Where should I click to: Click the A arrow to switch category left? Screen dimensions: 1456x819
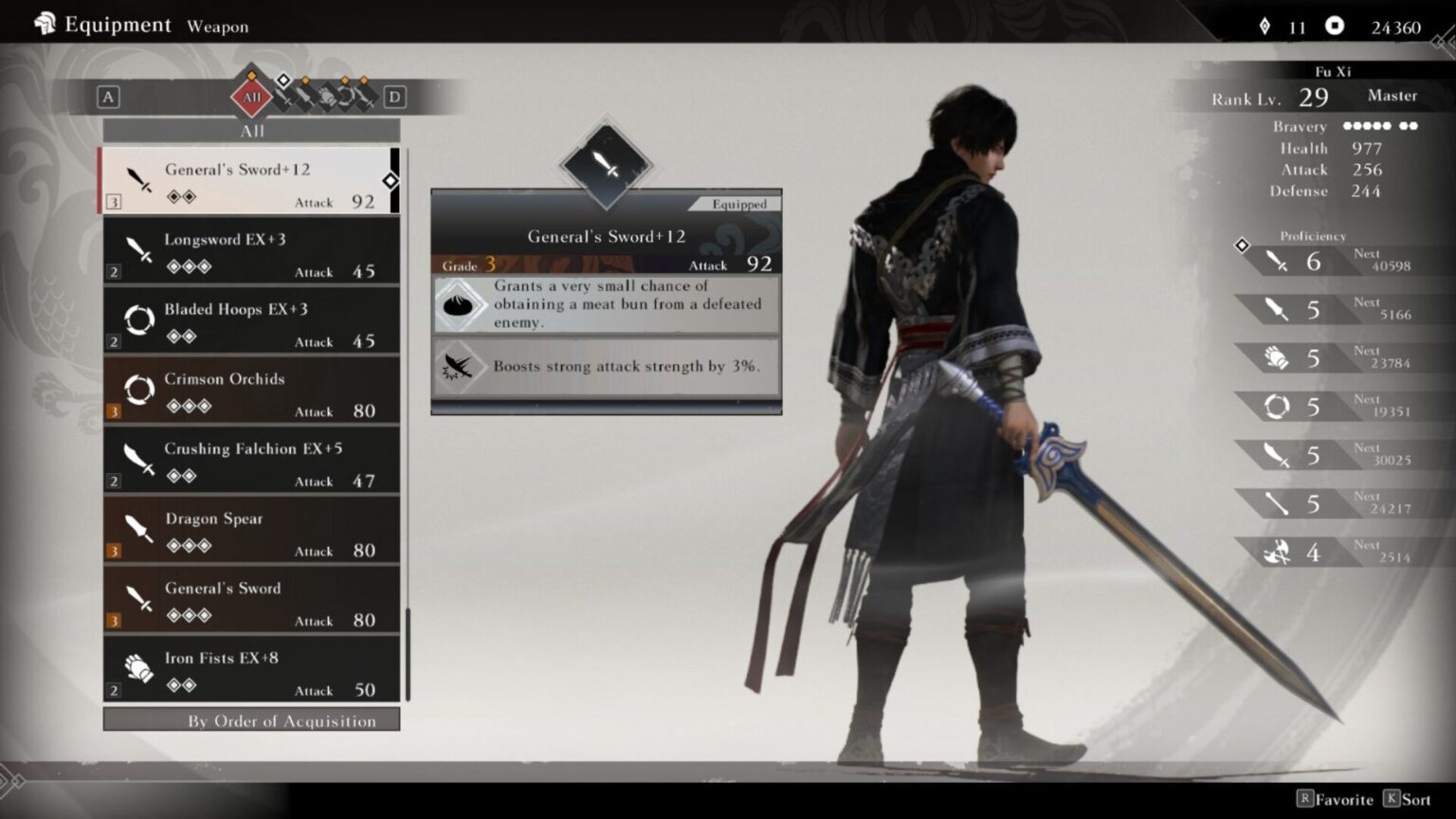tap(109, 97)
